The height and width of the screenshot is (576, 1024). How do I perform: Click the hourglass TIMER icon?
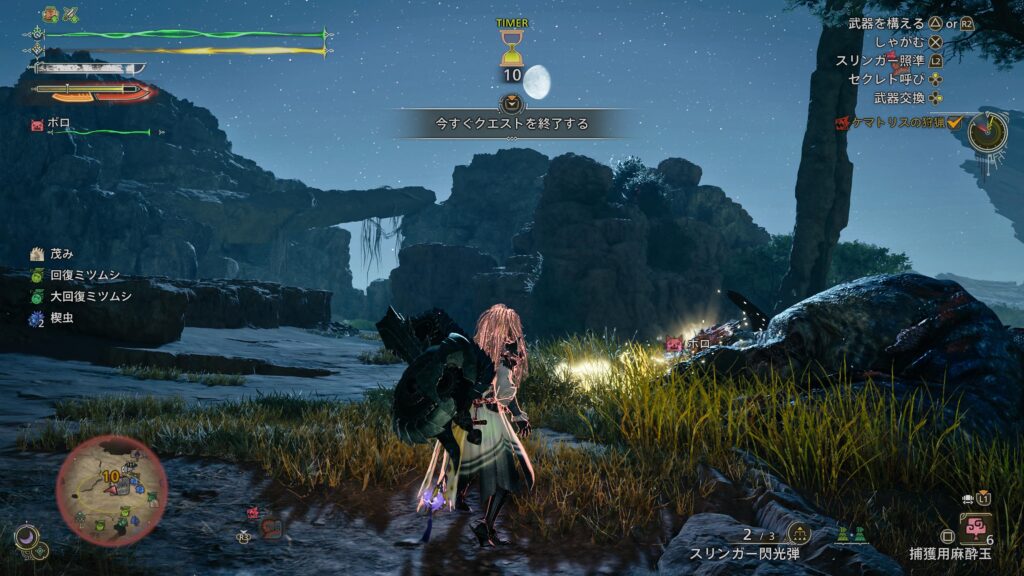tap(512, 47)
